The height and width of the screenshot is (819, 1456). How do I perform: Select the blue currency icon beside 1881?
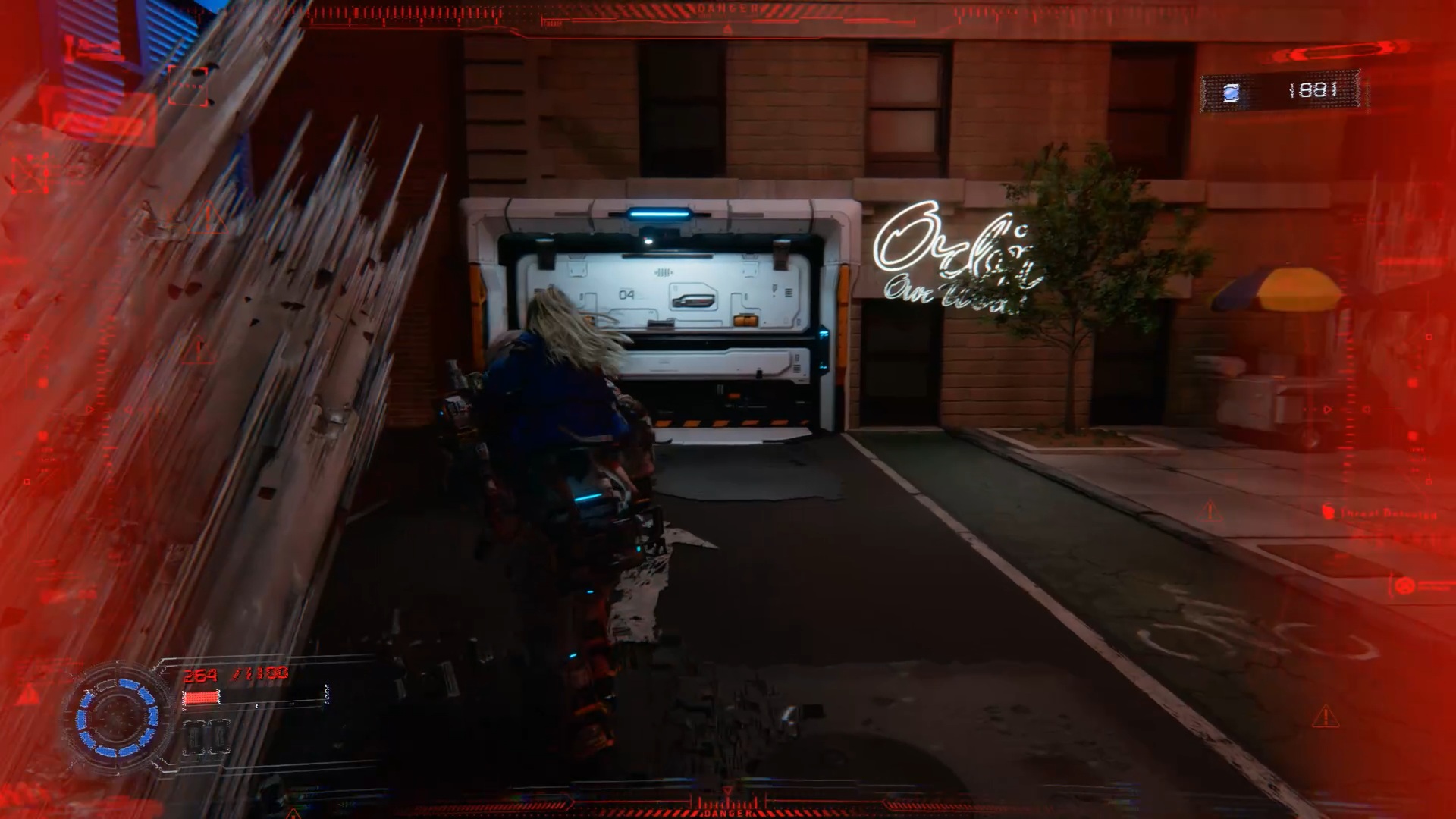(1232, 93)
